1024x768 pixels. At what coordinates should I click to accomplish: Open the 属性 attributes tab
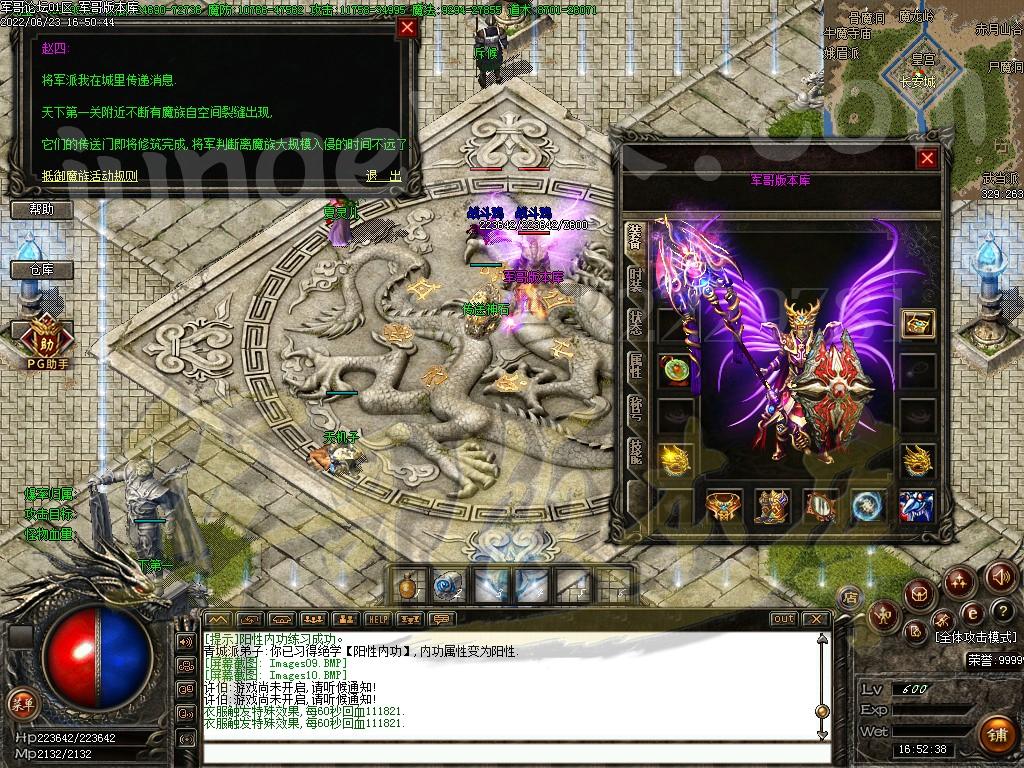coord(635,365)
